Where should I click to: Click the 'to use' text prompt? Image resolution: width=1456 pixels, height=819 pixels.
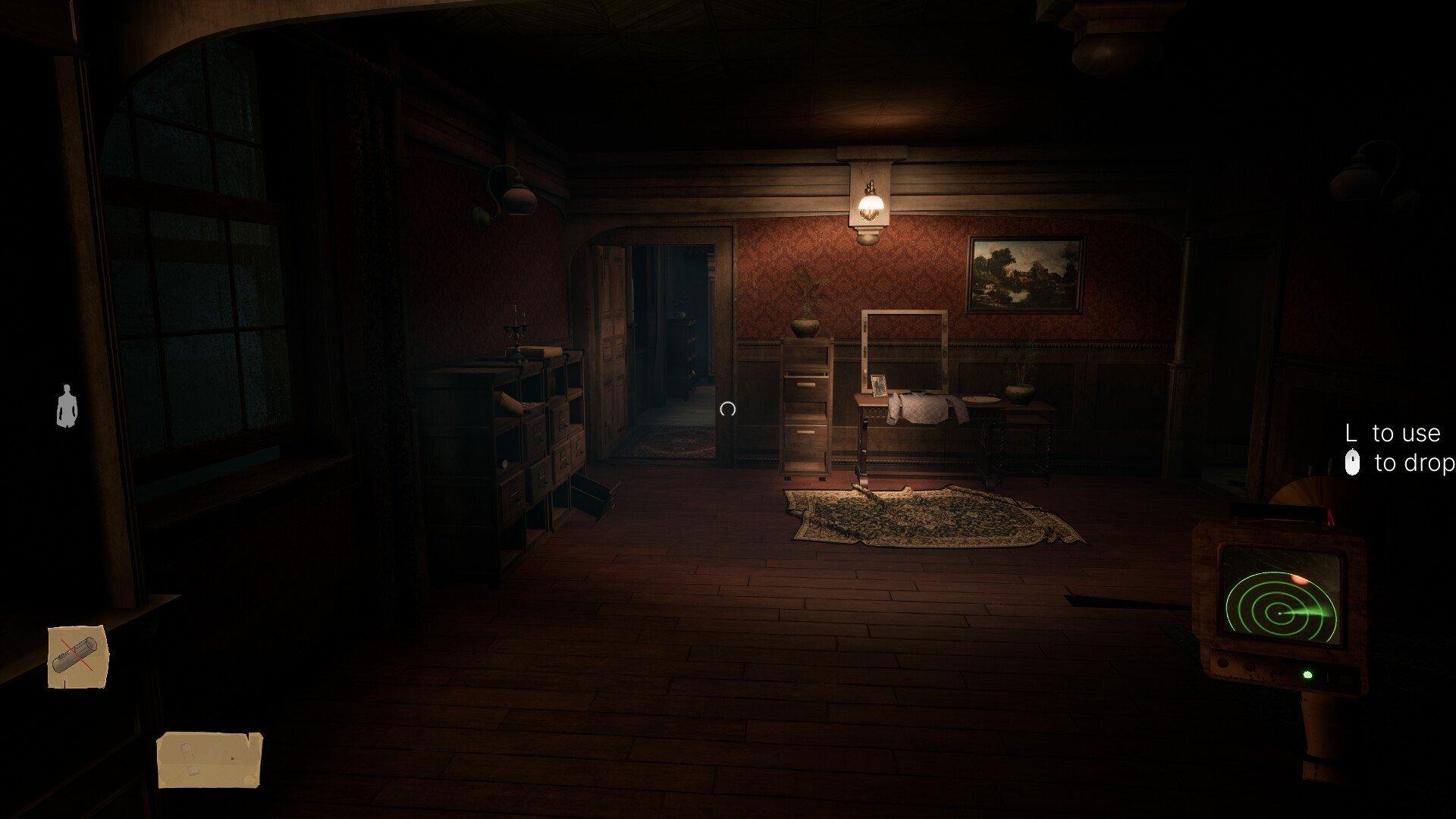[1403, 434]
